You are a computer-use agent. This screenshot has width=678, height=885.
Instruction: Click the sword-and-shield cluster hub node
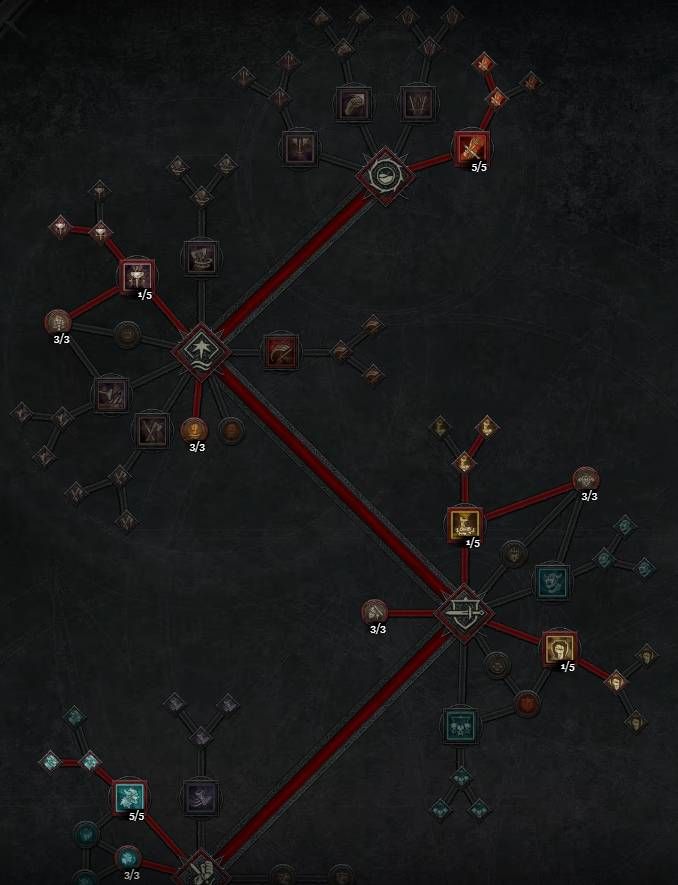[x=464, y=610]
